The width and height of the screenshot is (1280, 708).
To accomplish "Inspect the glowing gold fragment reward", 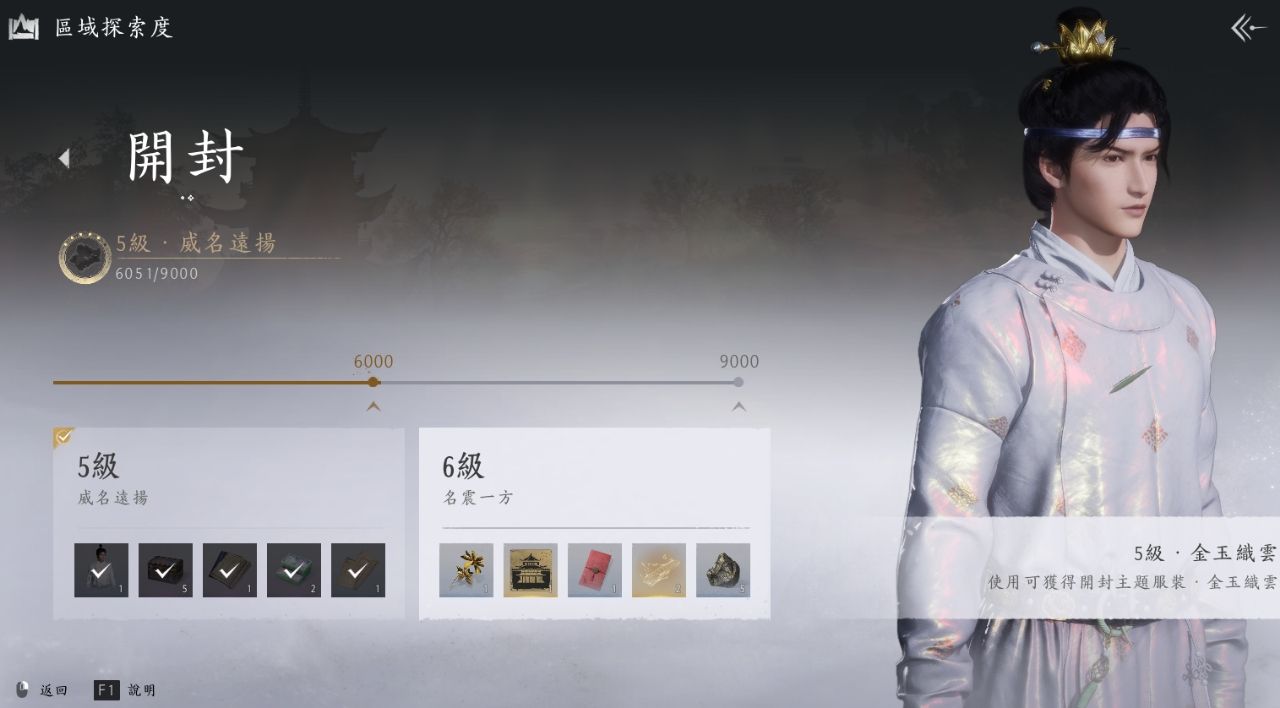I will (658, 570).
